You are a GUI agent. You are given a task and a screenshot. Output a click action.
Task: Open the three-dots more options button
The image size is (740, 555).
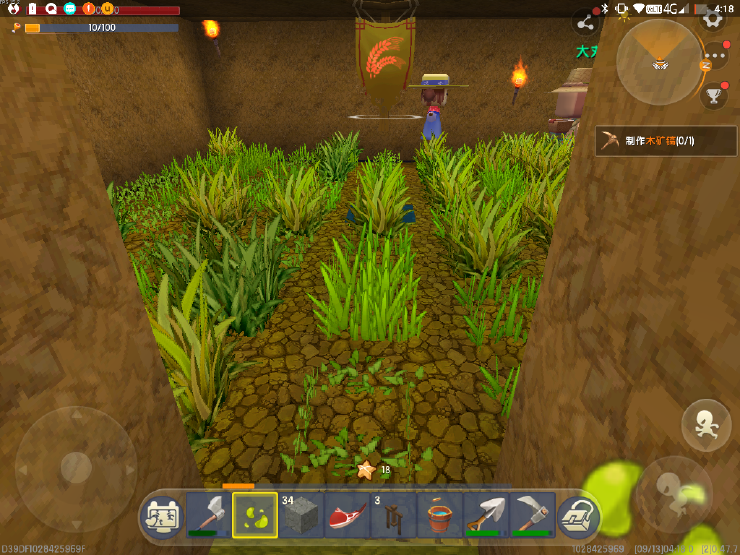point(714,57)
